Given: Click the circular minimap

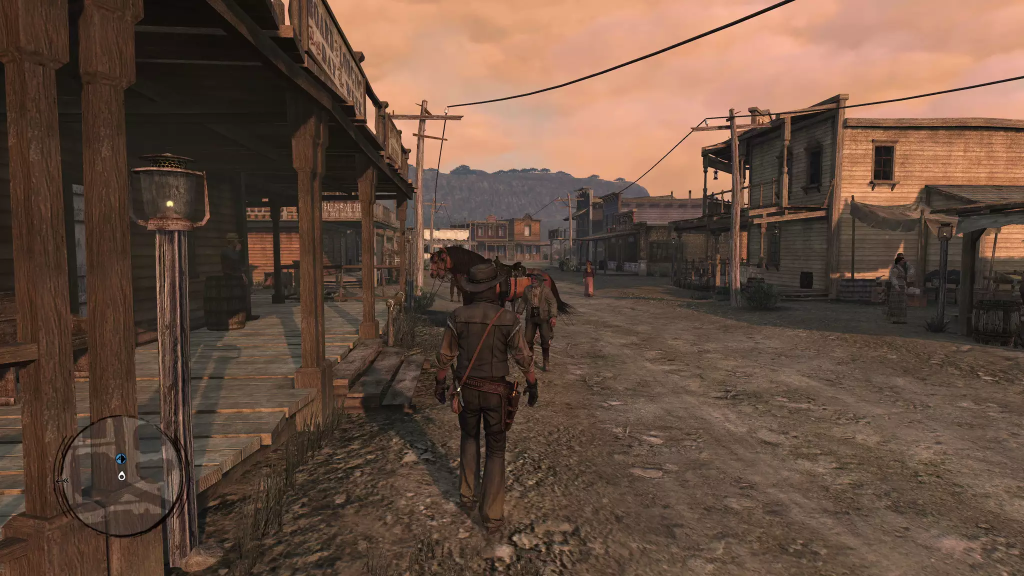Looking at the screenshot, I should point(121,476).
